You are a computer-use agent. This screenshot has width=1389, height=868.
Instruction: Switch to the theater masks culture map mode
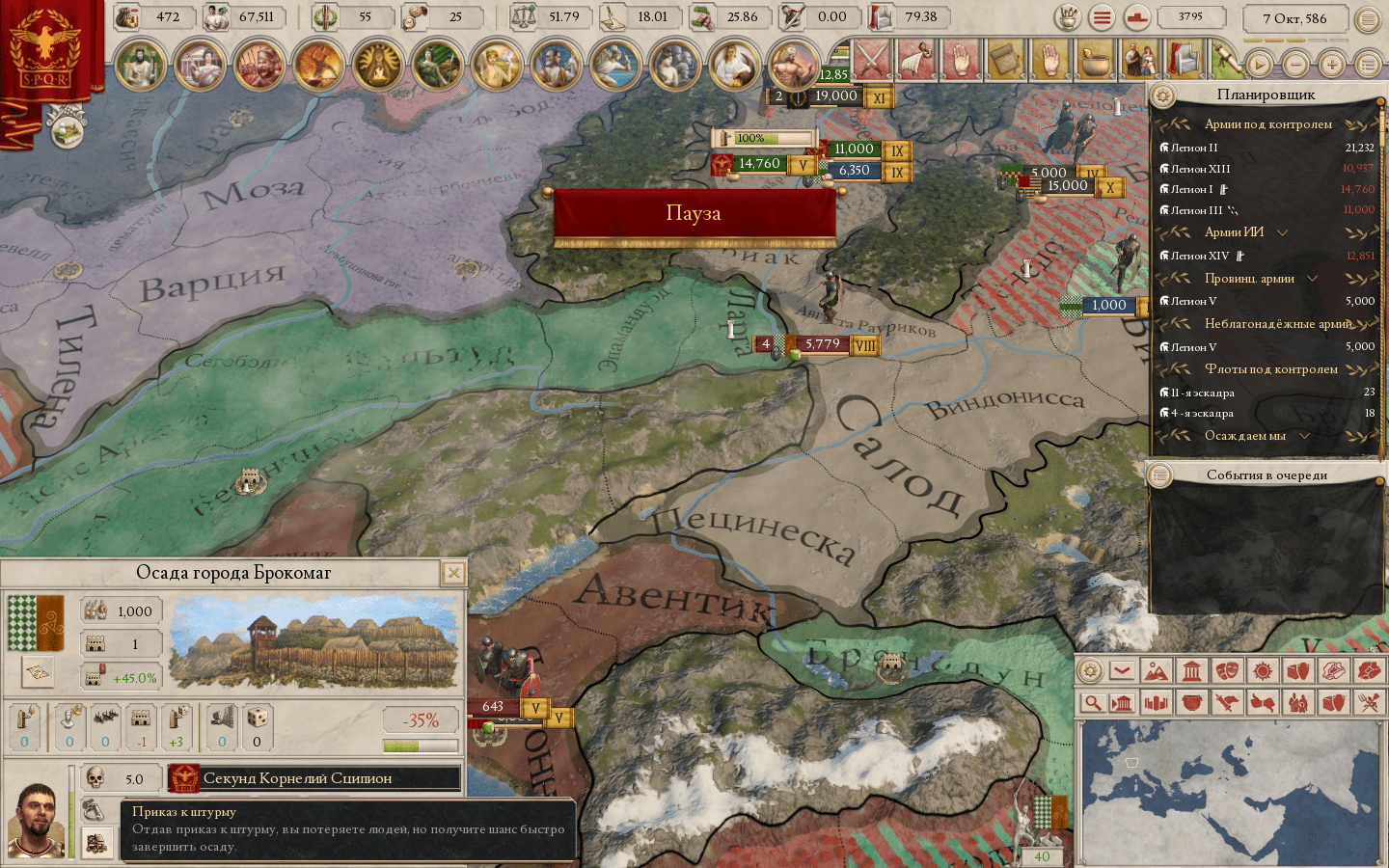coord(1227,671)
